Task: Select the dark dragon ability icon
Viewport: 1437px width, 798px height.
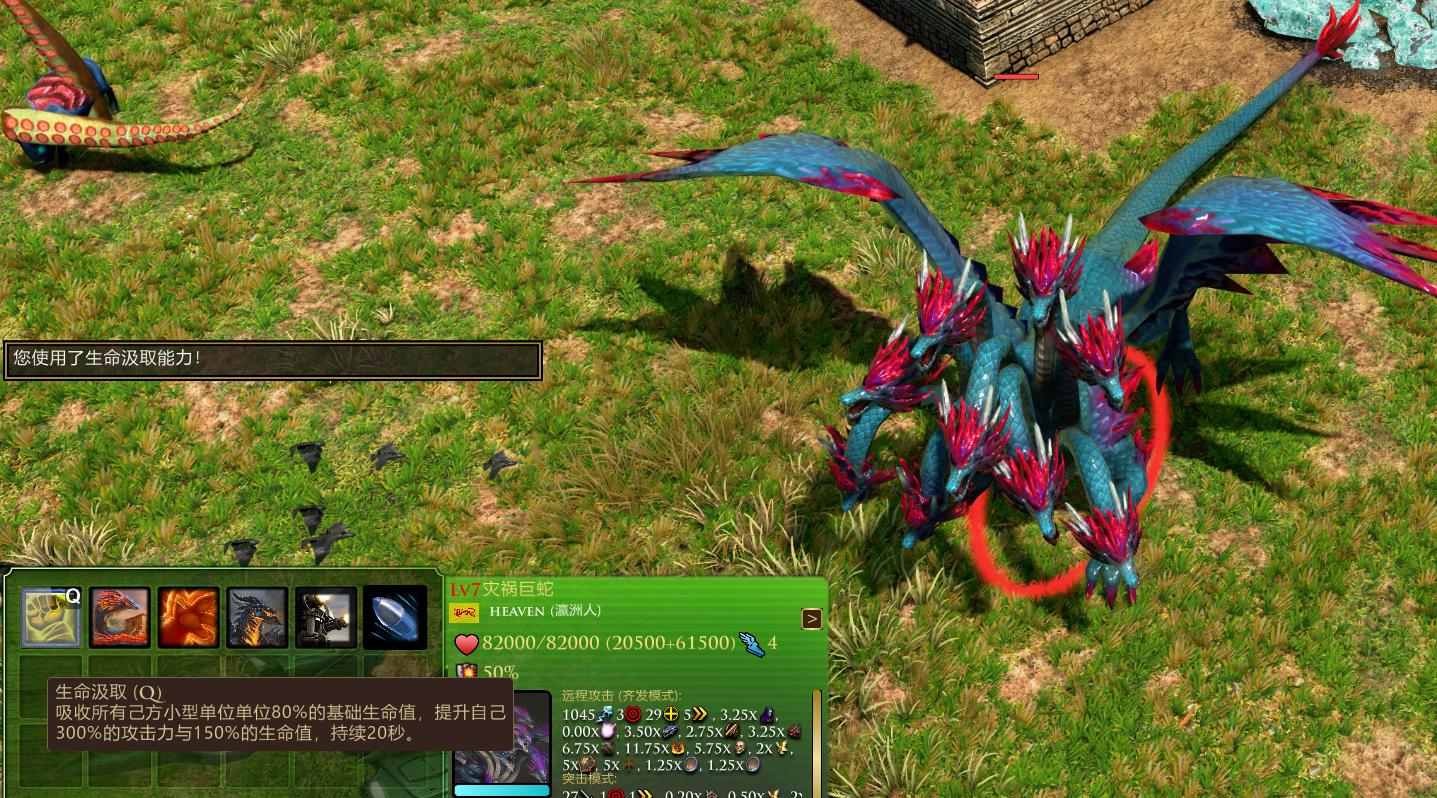Action: pos(257,617)
